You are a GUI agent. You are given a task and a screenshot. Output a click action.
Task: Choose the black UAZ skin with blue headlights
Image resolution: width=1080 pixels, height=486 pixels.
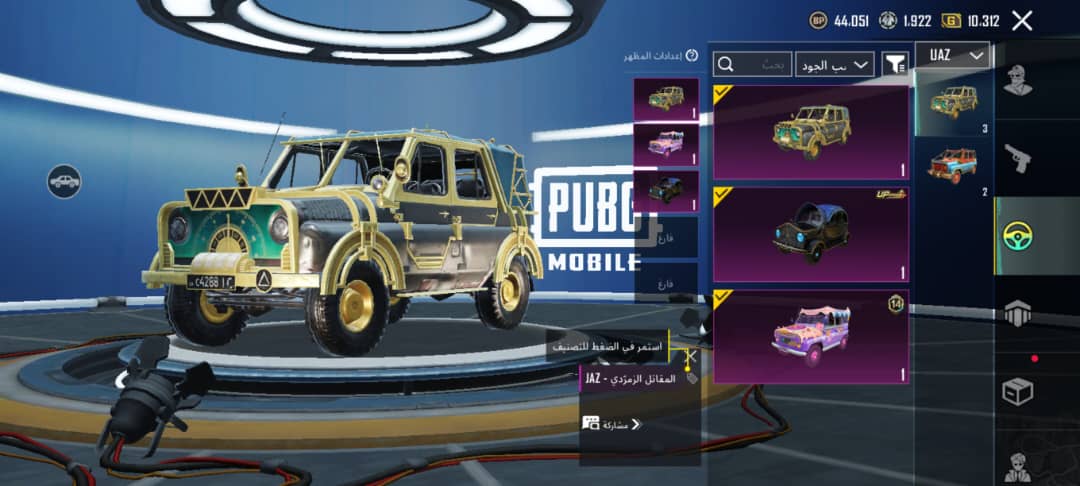[810, 234]
